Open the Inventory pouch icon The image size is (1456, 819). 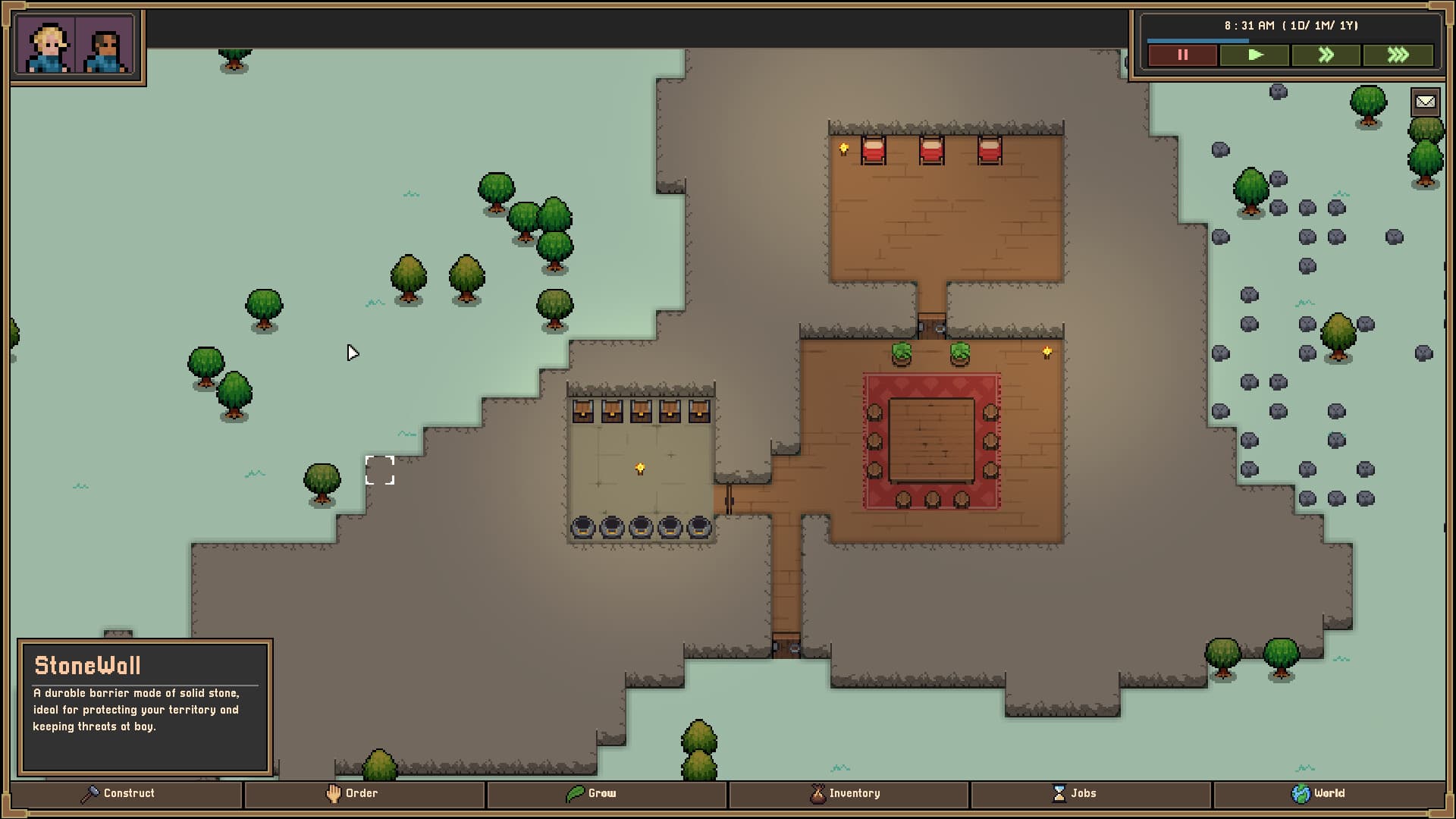tap(817, 793)
